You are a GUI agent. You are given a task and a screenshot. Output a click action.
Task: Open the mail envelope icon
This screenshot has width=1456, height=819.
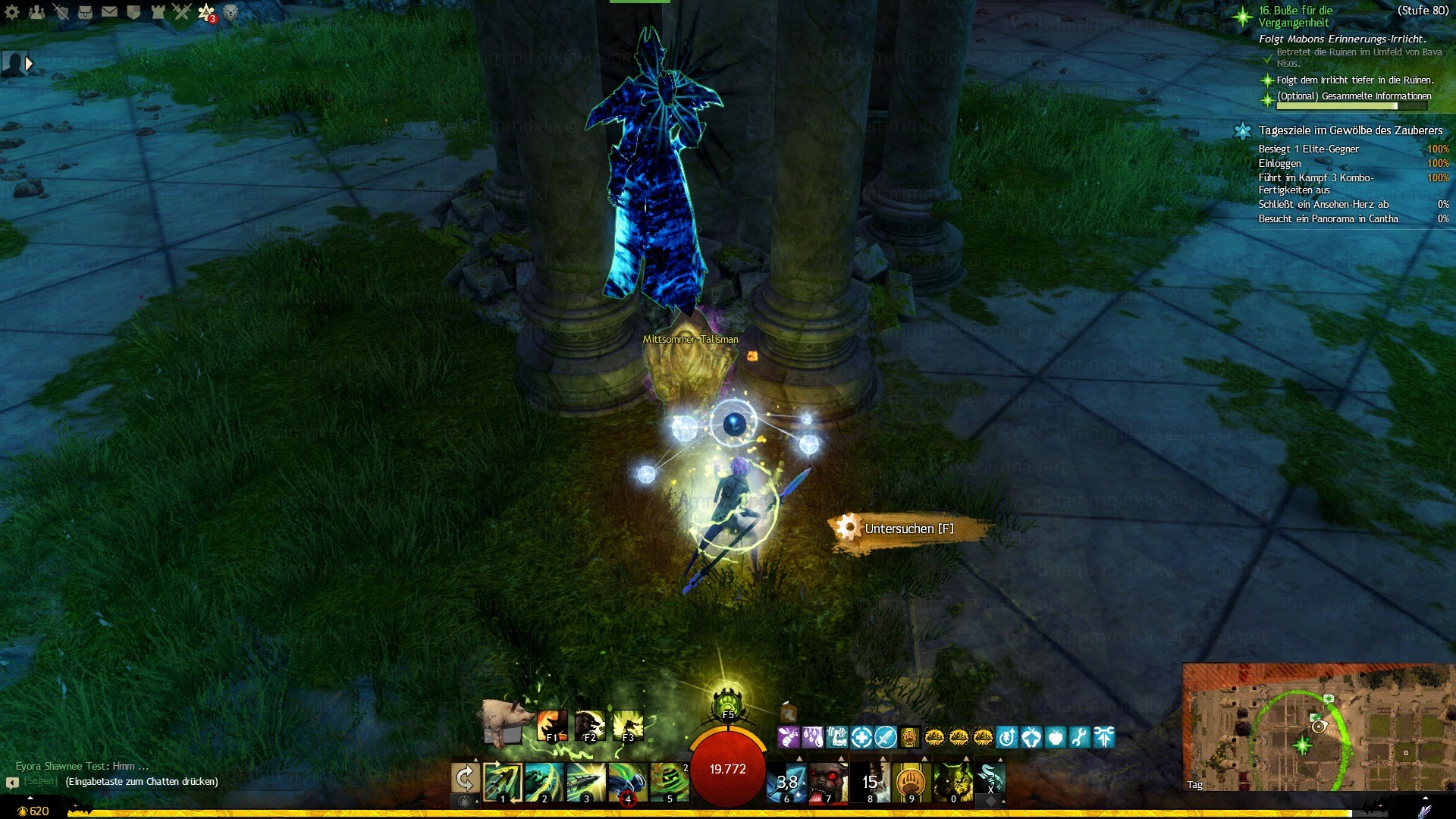(x=109, y=12)
